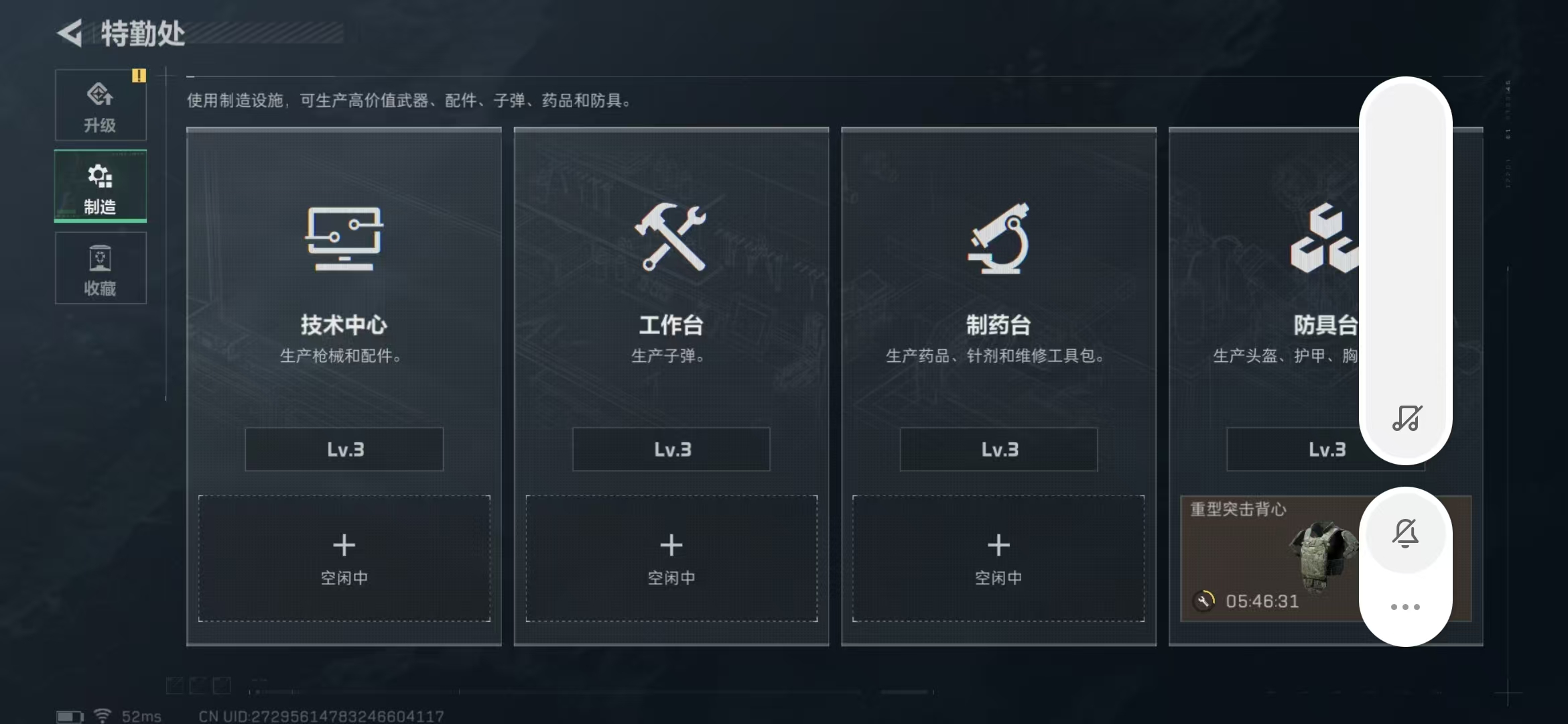This screenshot has height=724, width=1568.
Task: Expand the idle slot below 工作台
Action: coord(671,558)
